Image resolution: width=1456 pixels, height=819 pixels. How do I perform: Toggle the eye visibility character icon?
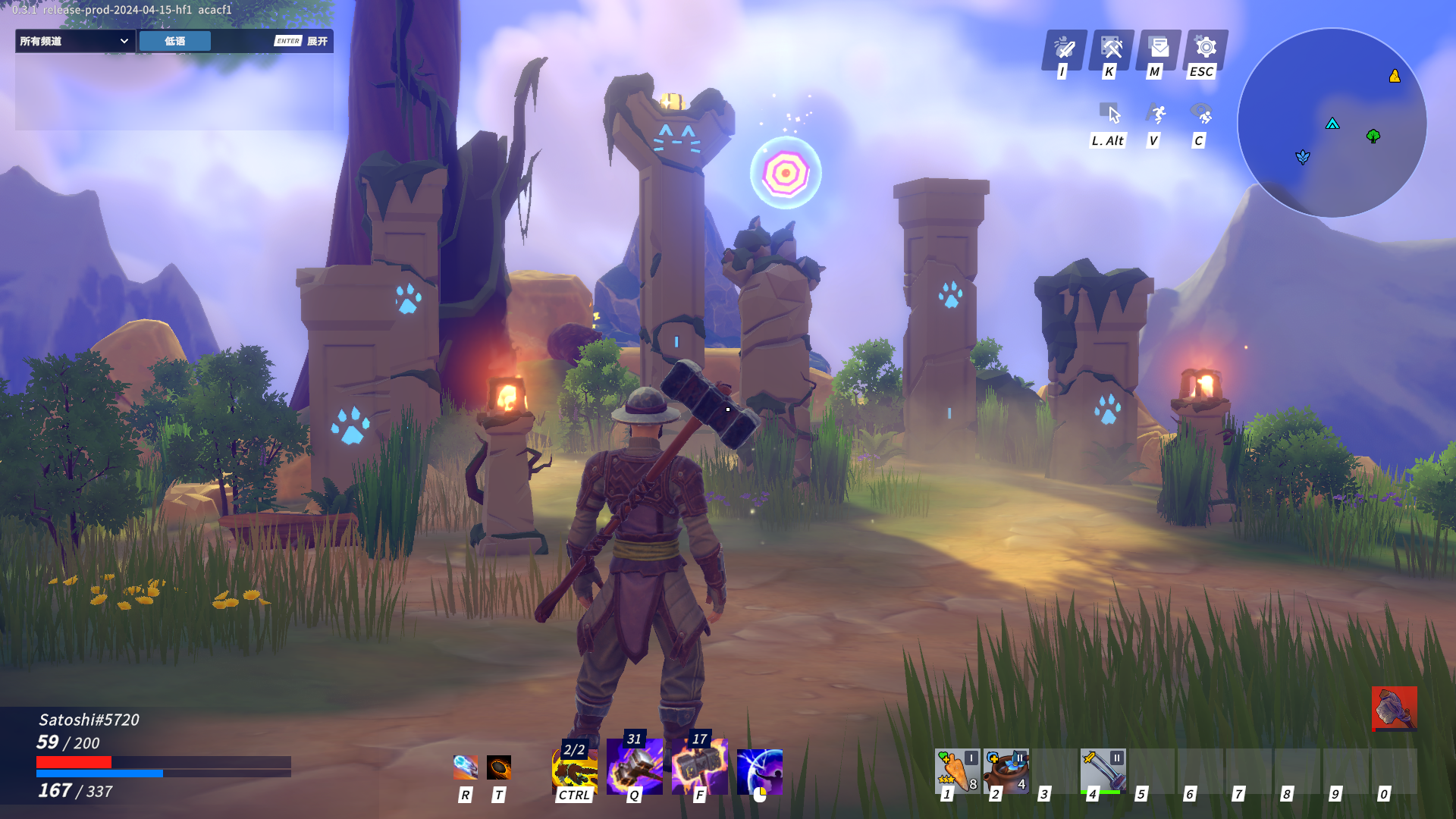coord(1202,115)
